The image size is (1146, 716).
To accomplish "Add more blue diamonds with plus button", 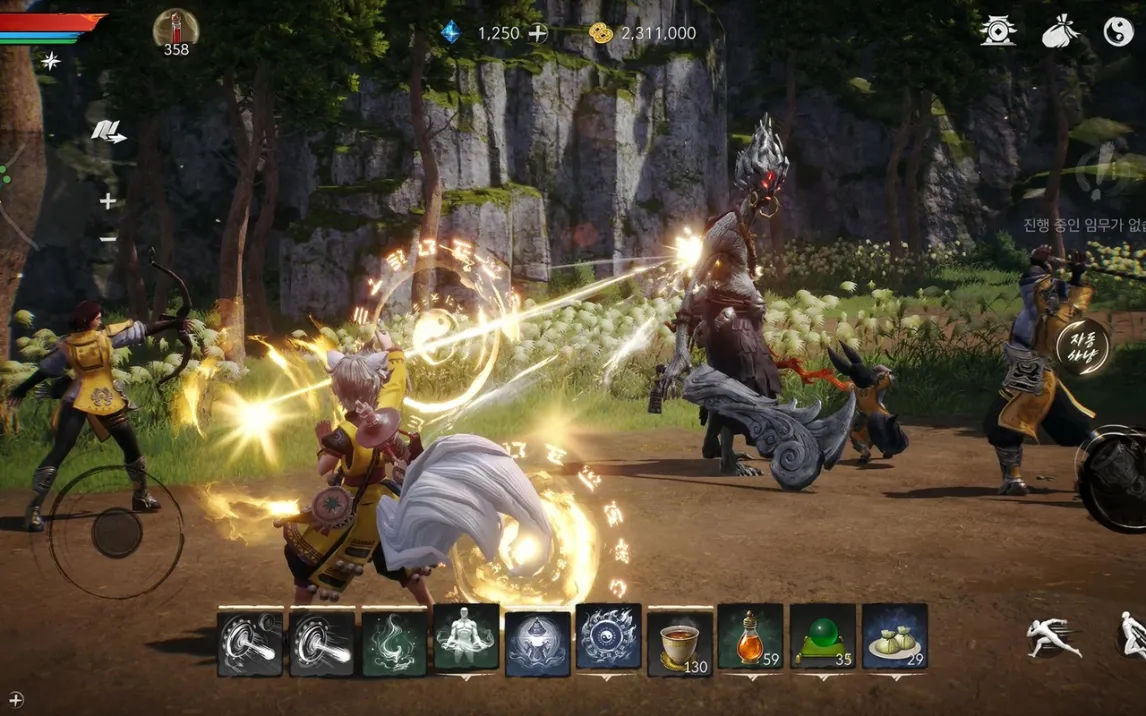I will 538,33.
